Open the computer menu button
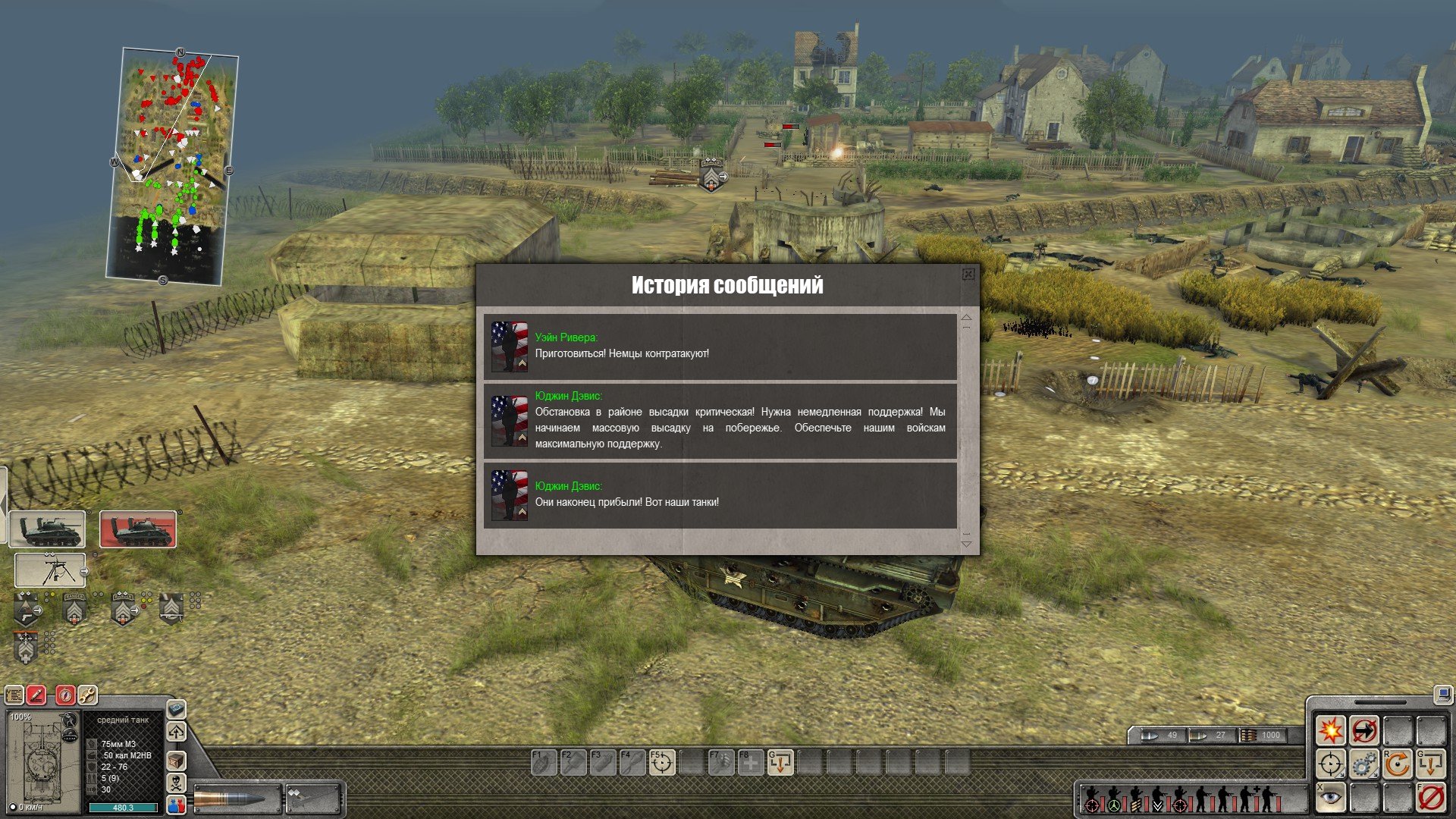1456x819 pixels. pos(1442,695)
